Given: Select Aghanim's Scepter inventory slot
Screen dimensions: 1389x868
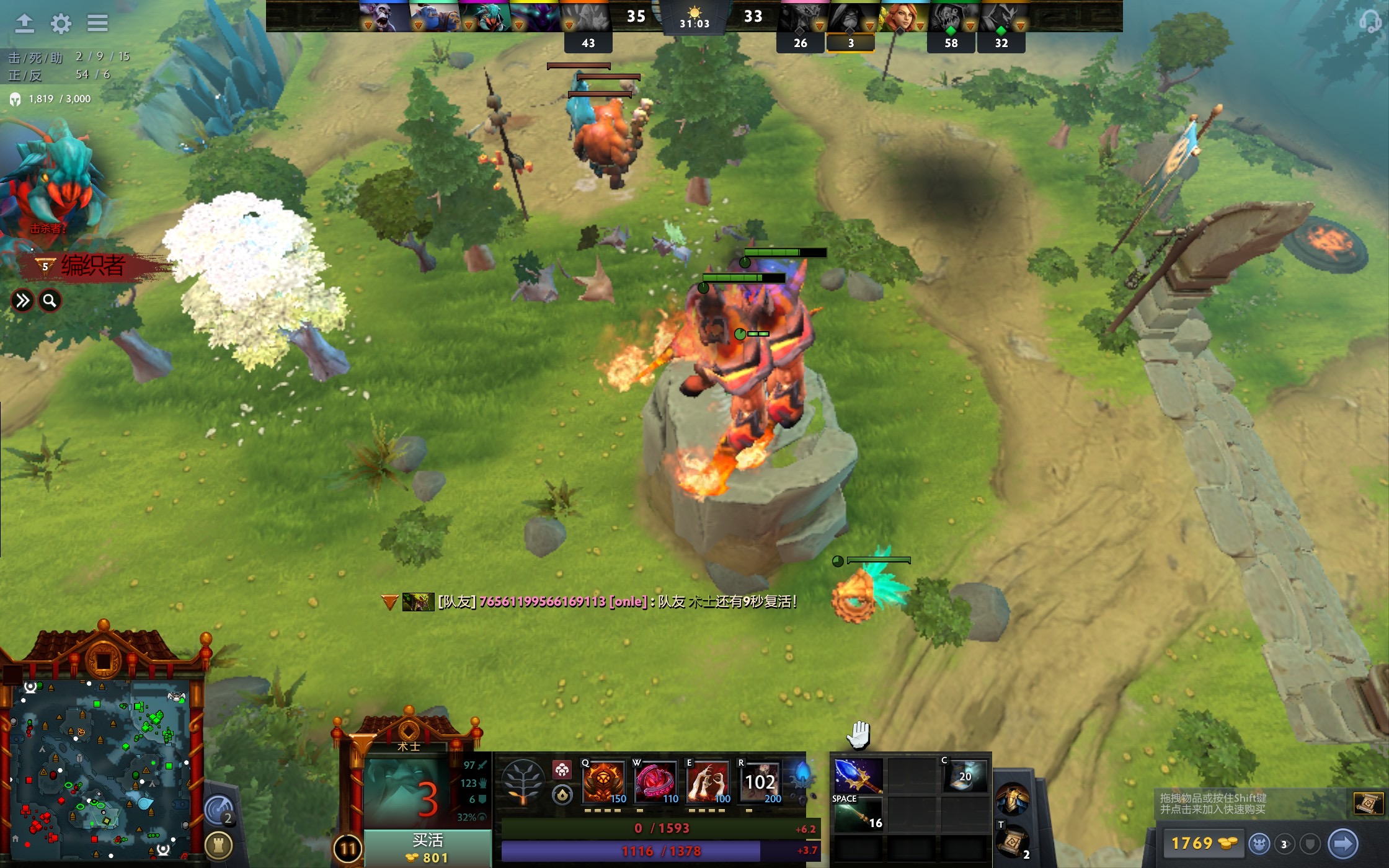Looking at the screenshot, I should click(858, 776).
